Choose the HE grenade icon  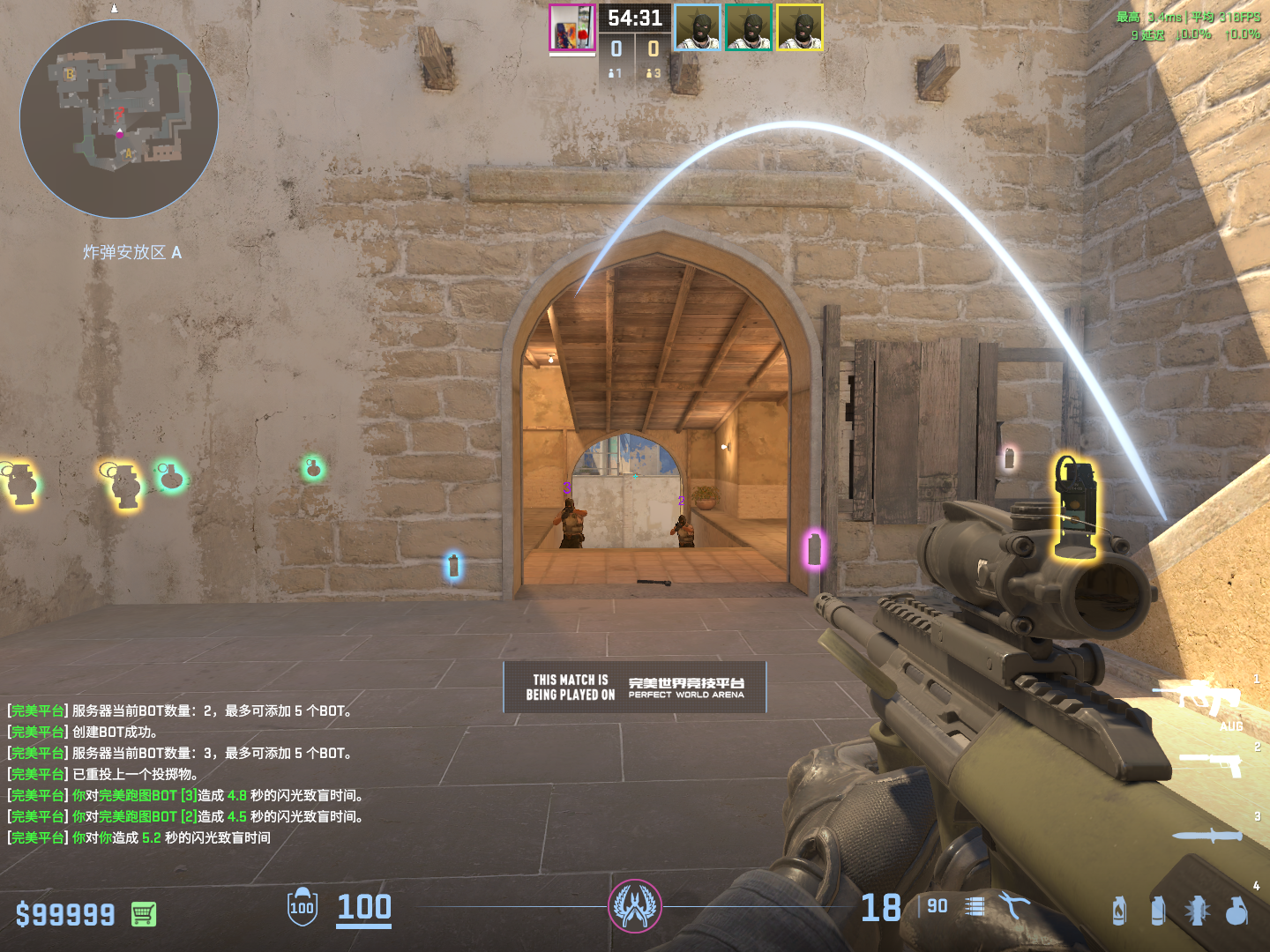point(1236,911)
